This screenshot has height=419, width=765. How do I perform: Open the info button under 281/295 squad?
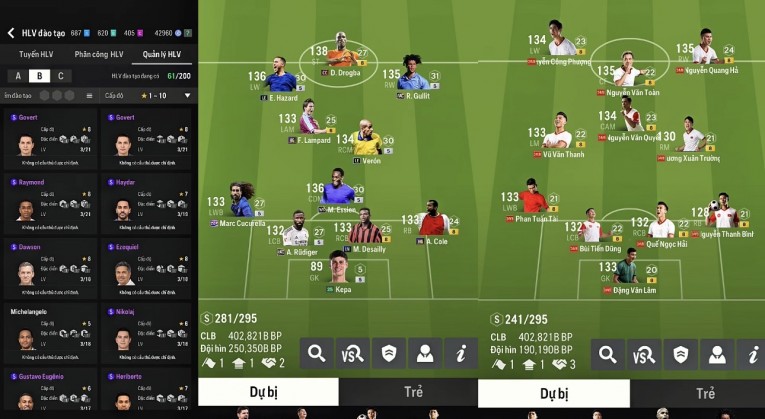tap(461, 352)
